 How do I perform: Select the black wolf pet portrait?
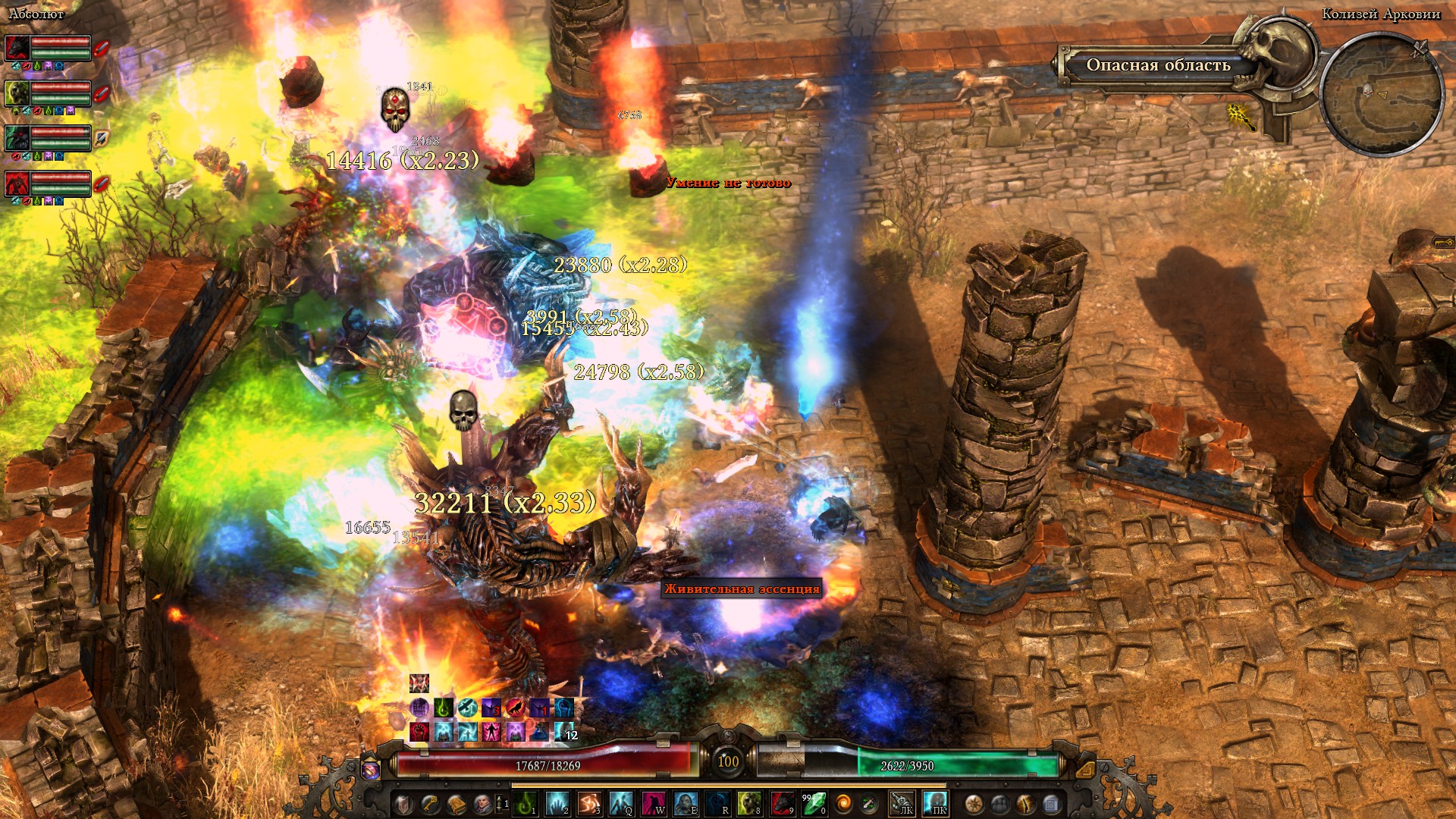17,49
